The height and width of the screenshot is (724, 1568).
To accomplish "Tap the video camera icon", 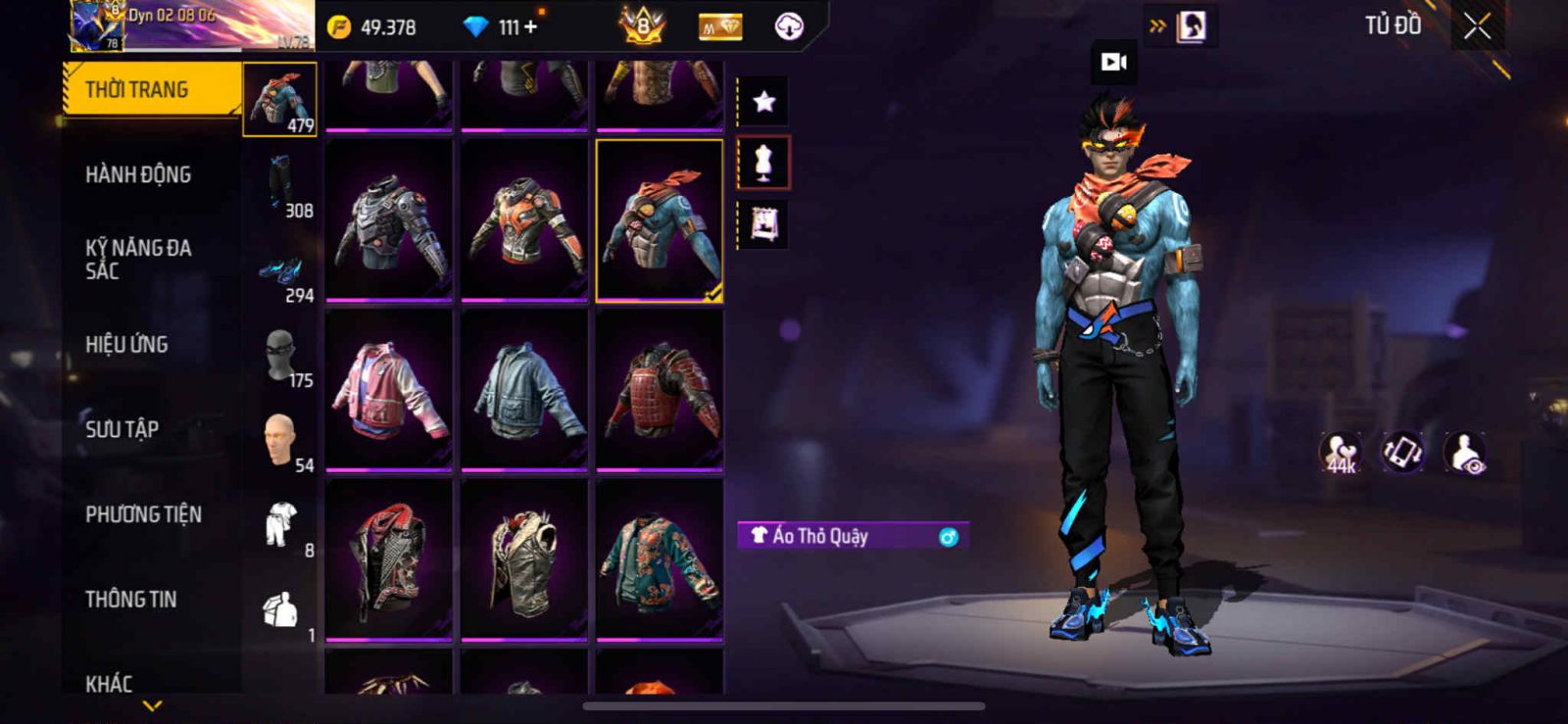I will (x=1114, y=62).
